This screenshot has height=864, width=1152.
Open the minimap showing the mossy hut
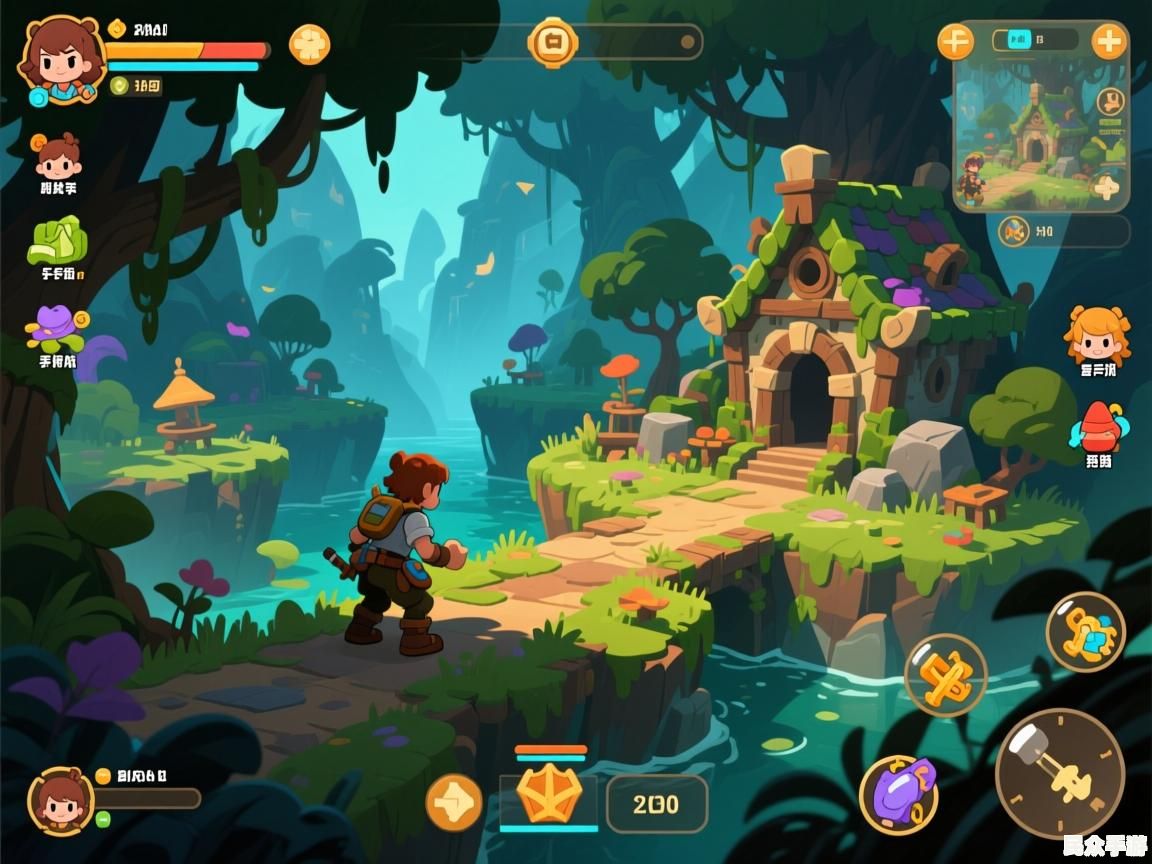(x=1040, y=130)
